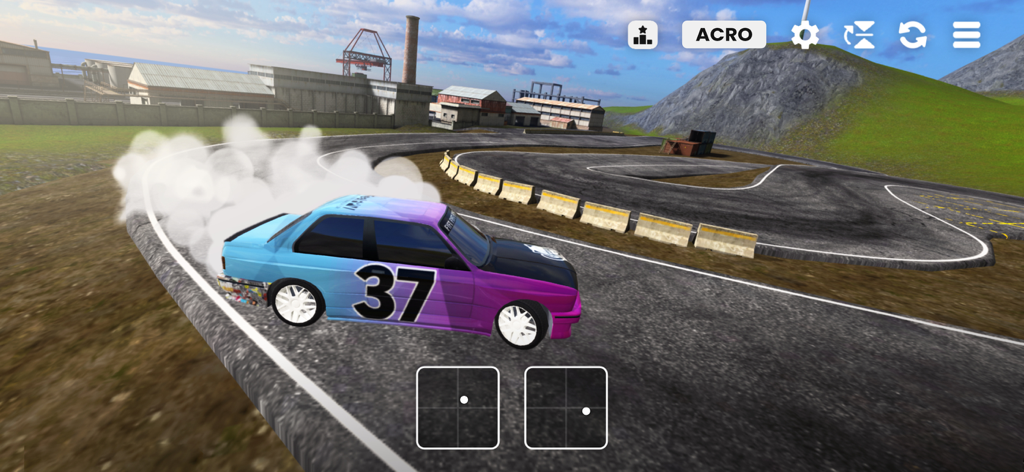Toggle the ACRO flight mode button
The image size is (1024, 472).
tap(724, 35)
